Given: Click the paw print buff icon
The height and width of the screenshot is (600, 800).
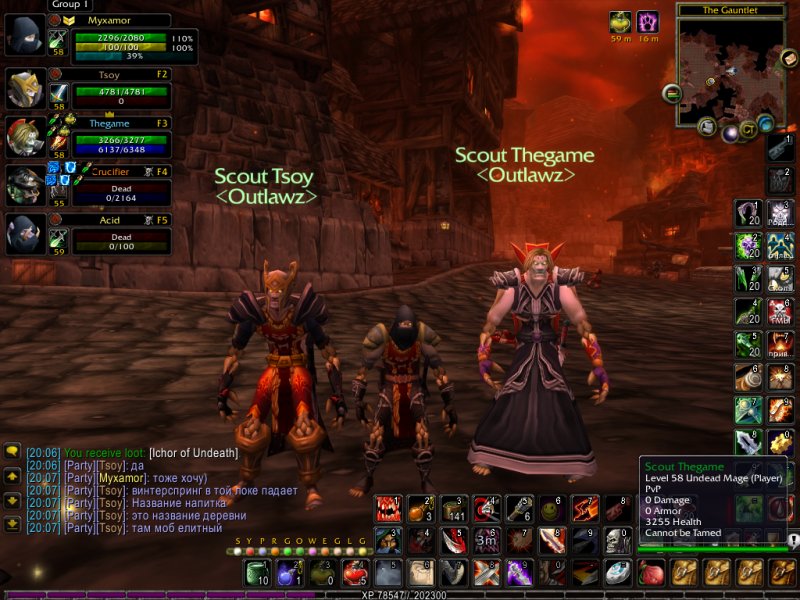Looking at the screenshot, I should pos(648,22).
